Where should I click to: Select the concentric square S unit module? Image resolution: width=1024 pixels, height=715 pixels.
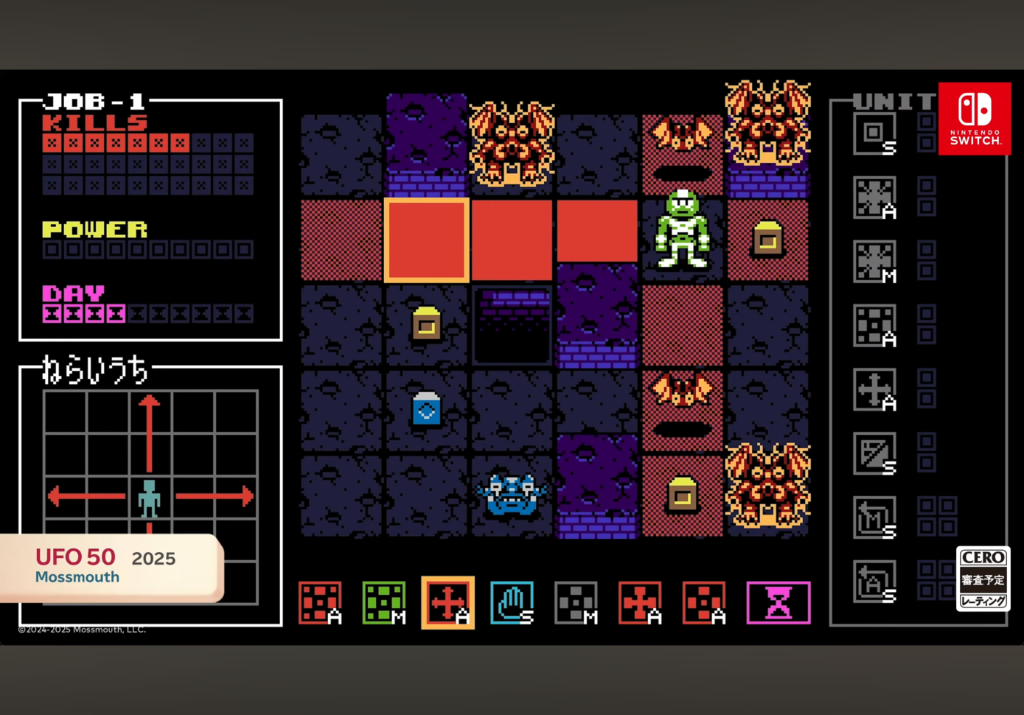coord(874,134)
